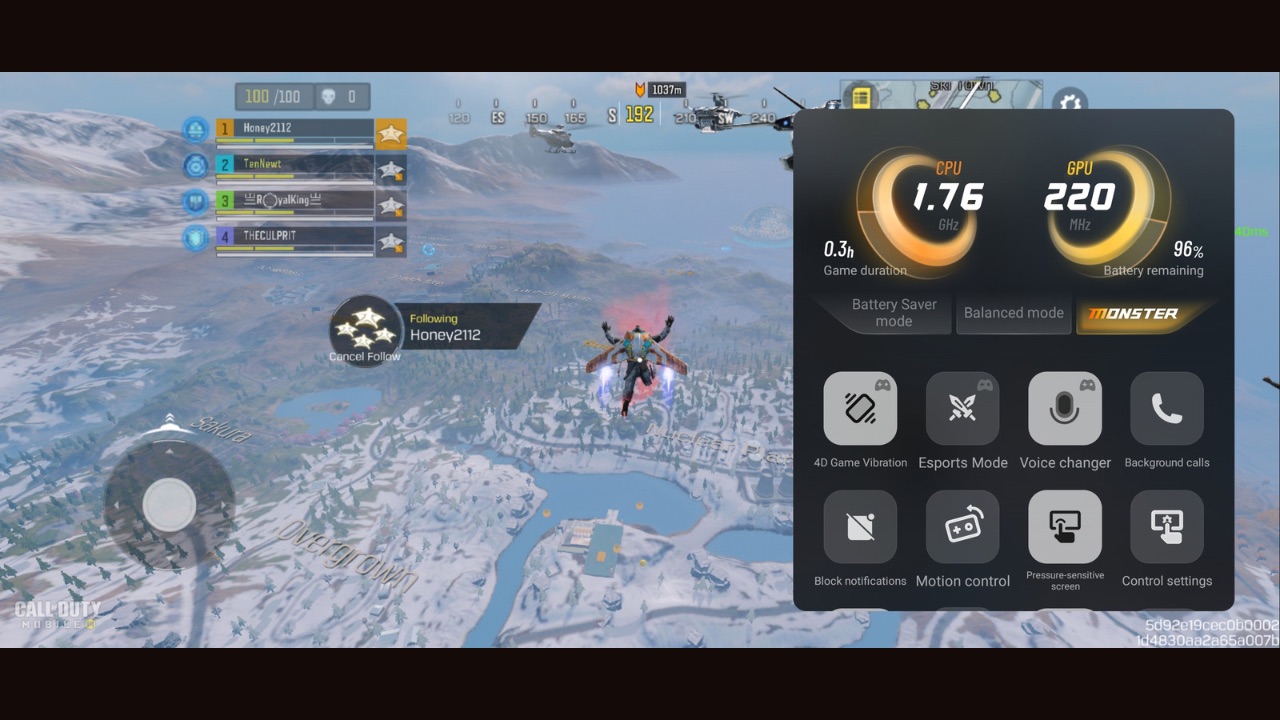This screenshot has height=720, width=1280.
Task: Open Motion control settings
Action: point(962,527)
